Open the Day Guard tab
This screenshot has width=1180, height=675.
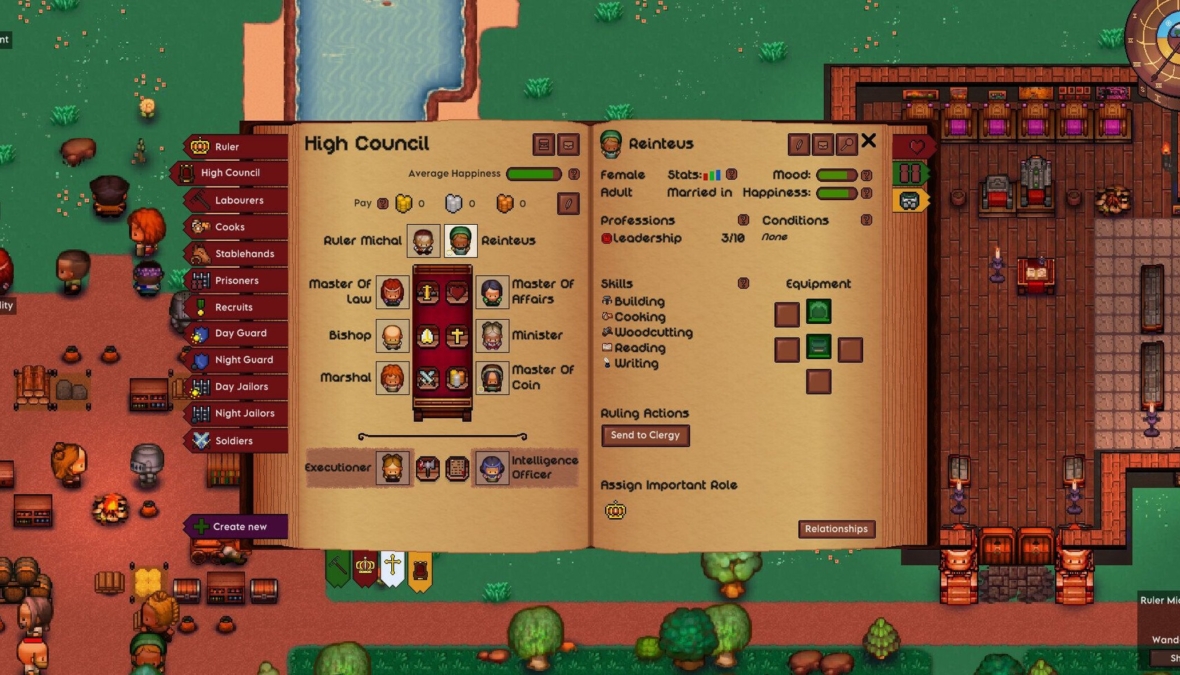coord(237,334)
